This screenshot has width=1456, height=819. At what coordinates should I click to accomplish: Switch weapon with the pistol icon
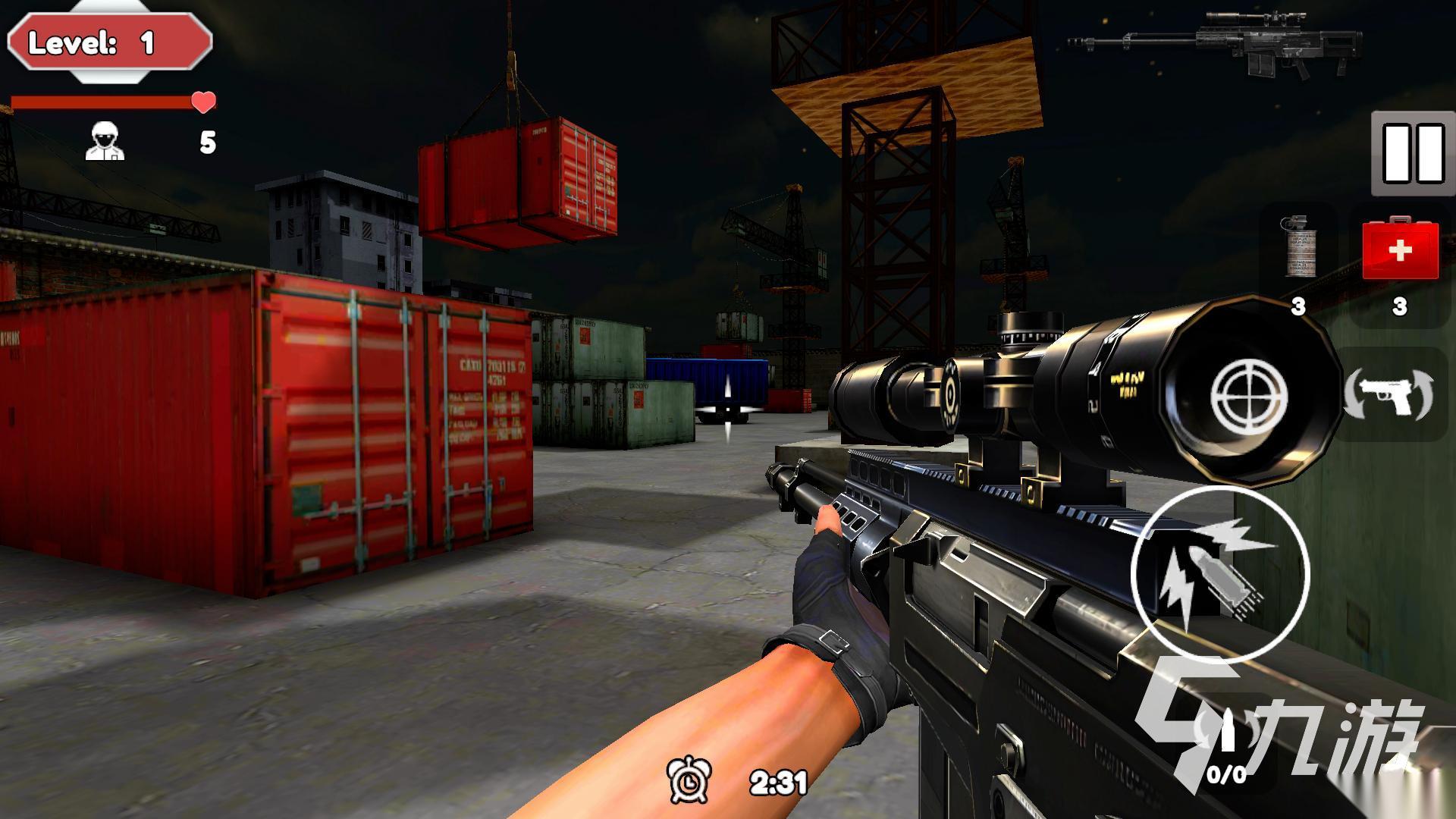coord(1388,394)
